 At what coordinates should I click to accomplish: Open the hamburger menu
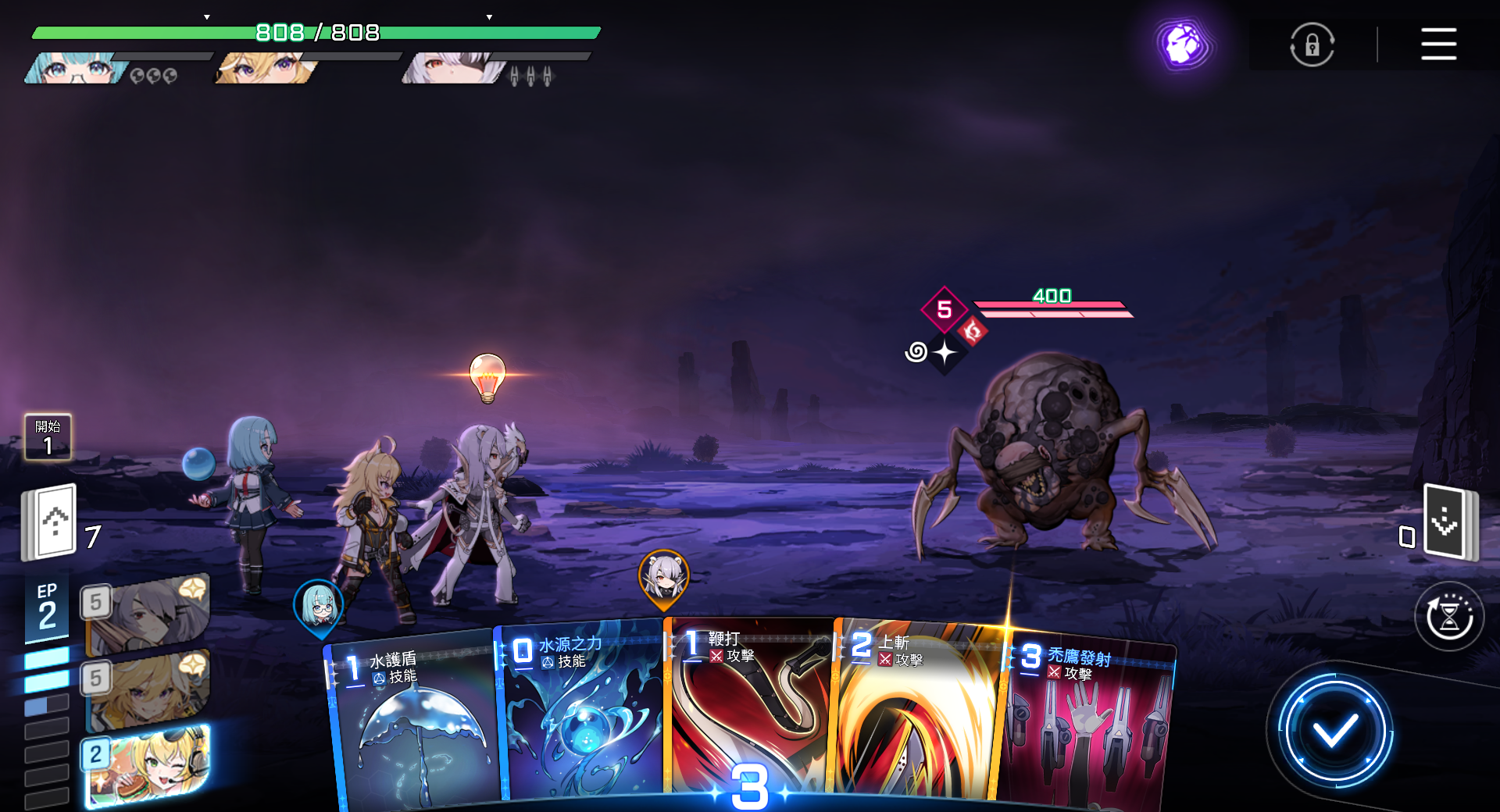tap(1438, 44)
